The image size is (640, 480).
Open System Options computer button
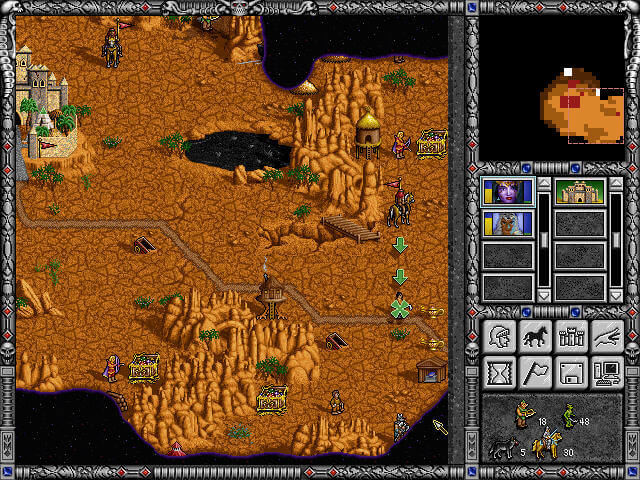pos(606,372)
